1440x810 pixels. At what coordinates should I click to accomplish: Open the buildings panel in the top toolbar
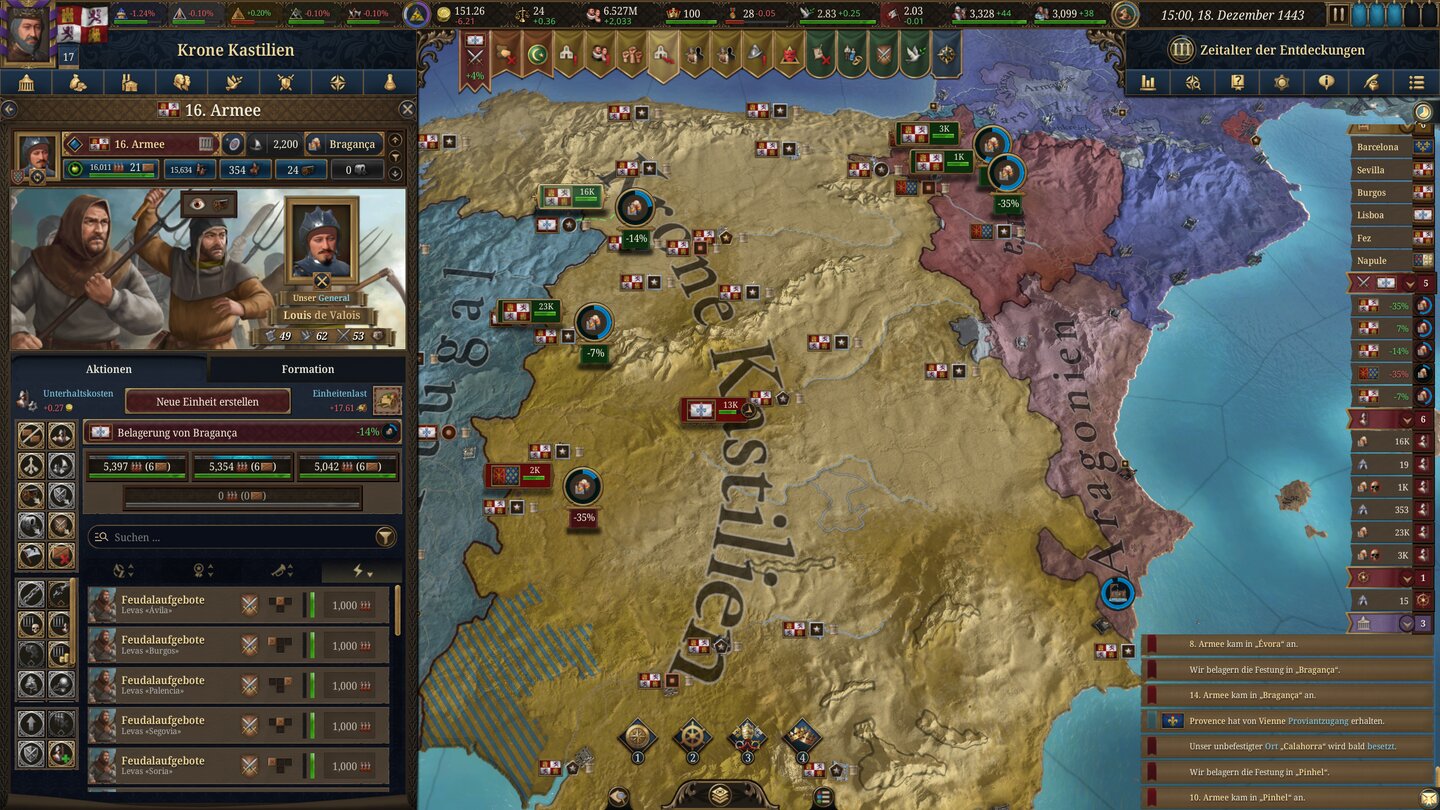[129, 82]
